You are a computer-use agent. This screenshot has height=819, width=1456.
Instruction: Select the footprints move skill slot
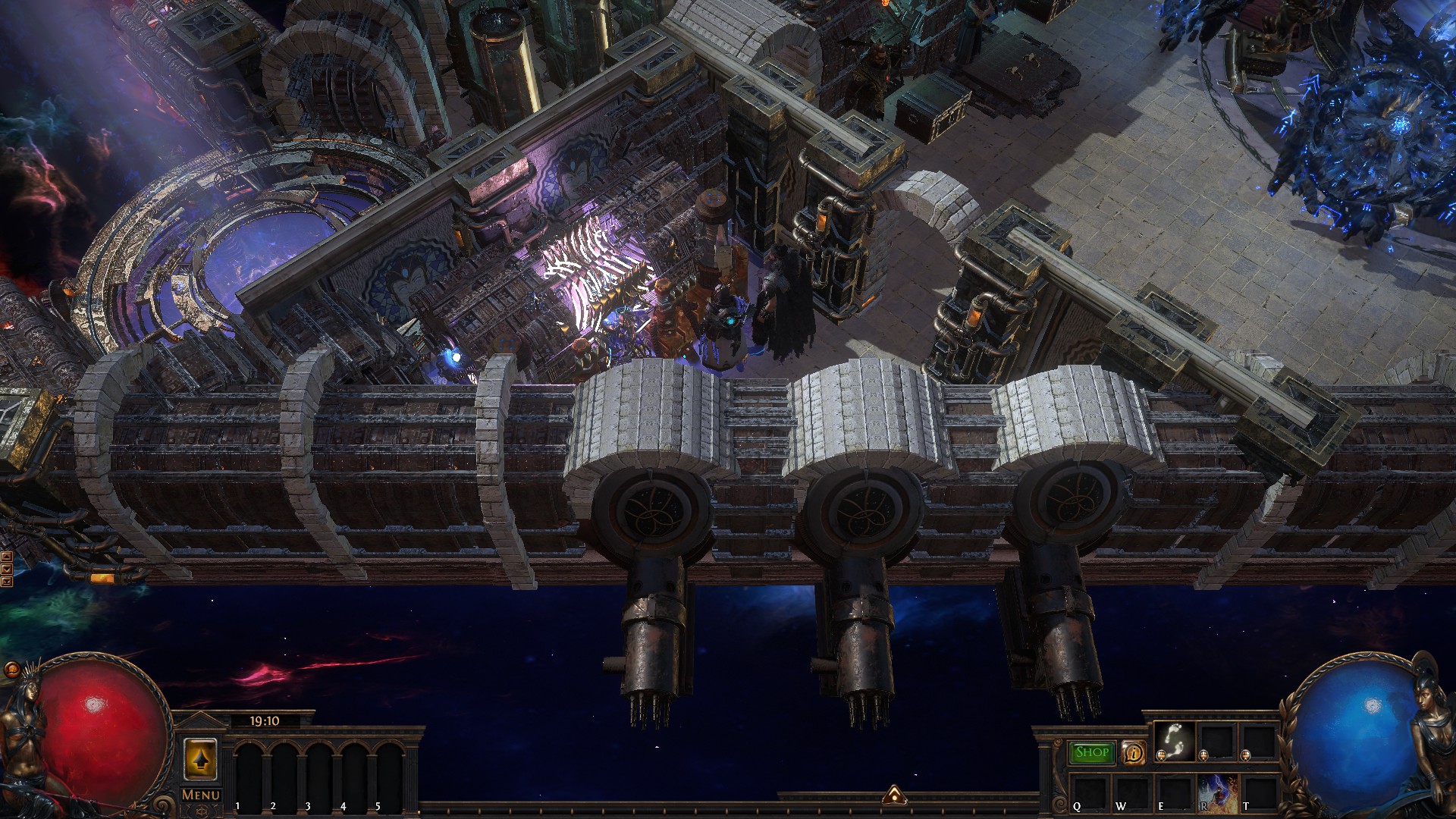click(1175, 740)
